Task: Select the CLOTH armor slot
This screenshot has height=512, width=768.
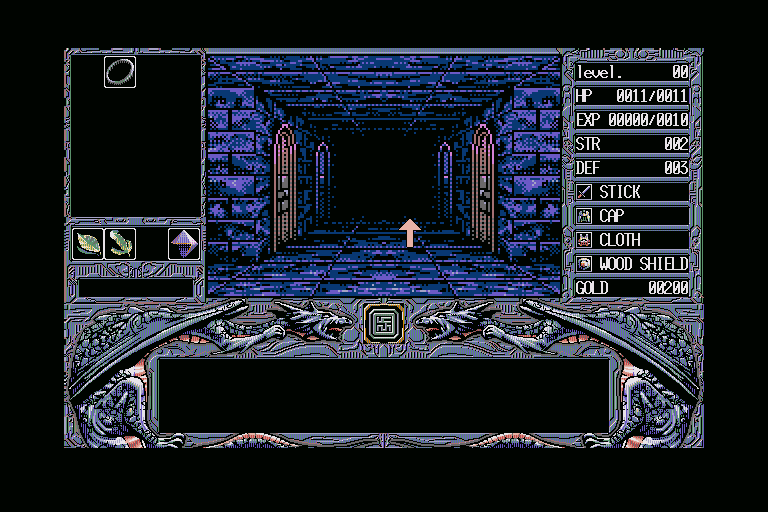Action: pos(632,240)
